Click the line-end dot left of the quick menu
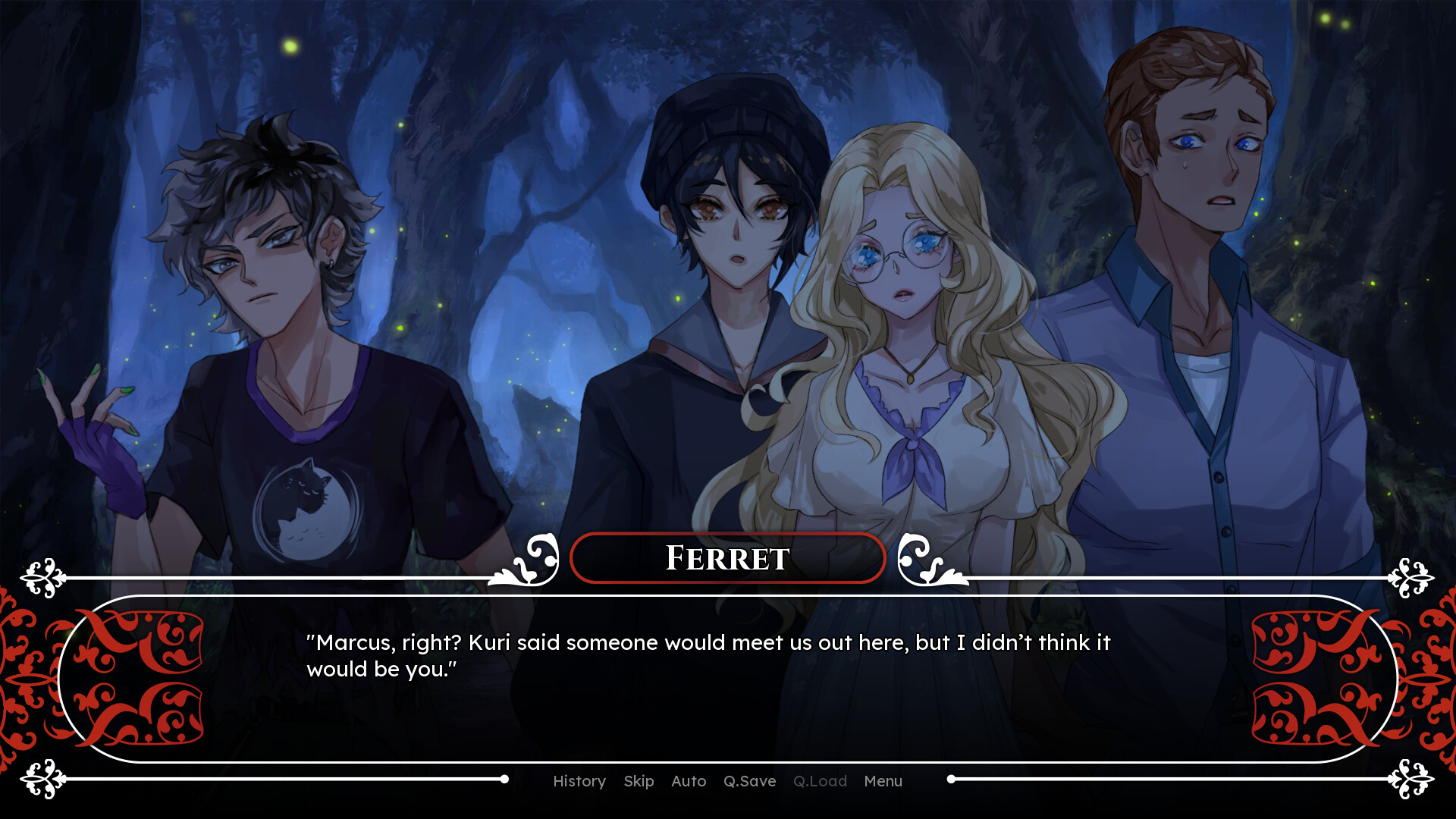 [505, 777]
